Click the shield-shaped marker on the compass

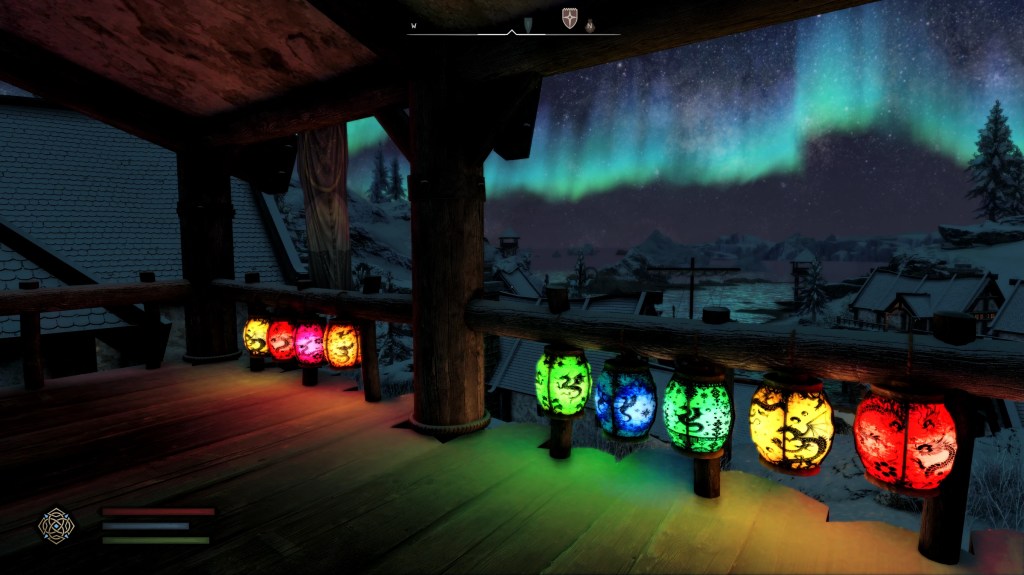point(569,19)
